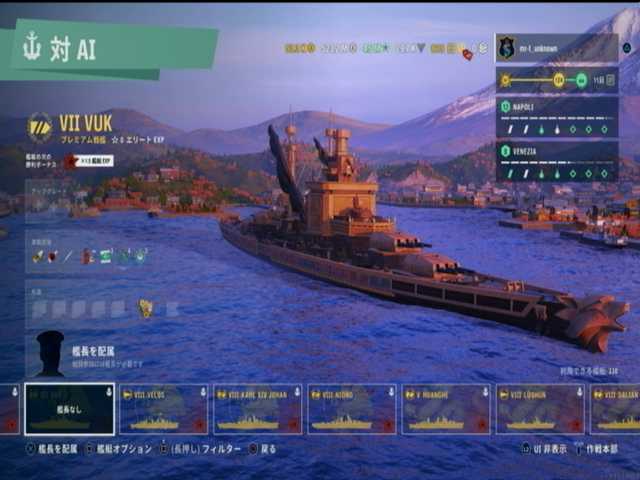Choose the VIII Karl XIV Johan ship
The height and width of the screenshot is (480, 640).
pyautogui.click(x=257, y=410)
